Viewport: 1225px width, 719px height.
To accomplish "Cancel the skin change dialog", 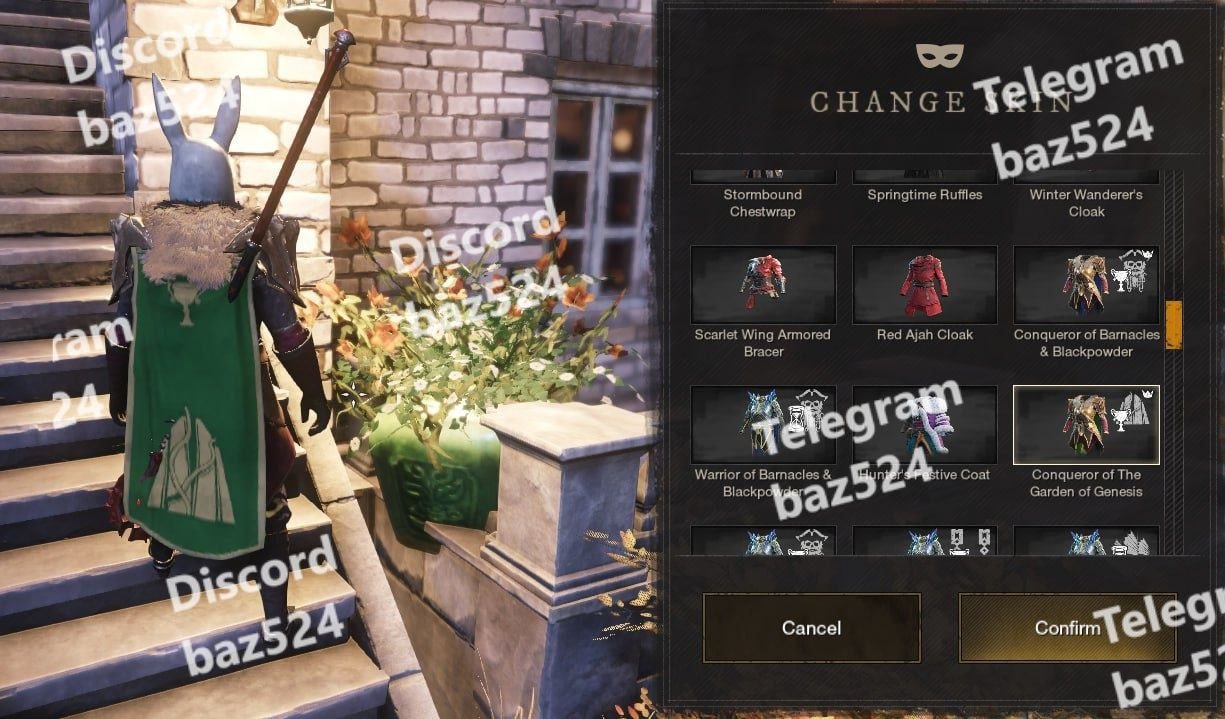I will coord(811,628).
